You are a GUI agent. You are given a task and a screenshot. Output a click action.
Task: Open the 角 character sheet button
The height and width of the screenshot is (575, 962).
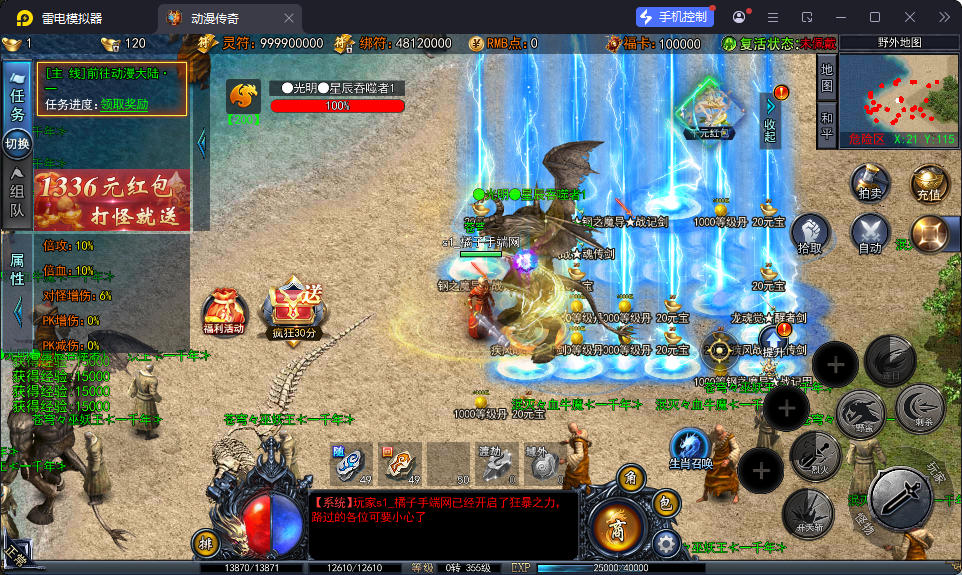tap(631, 480)
